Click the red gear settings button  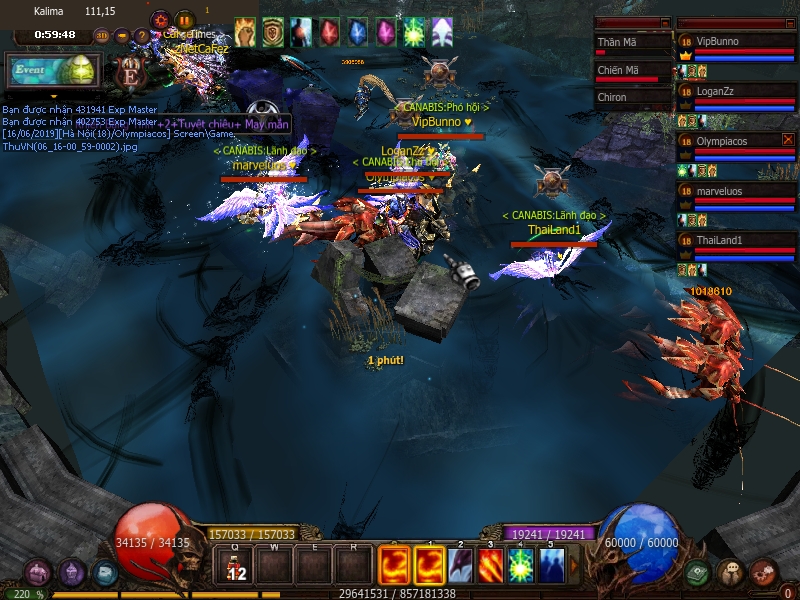click(161, 19)
